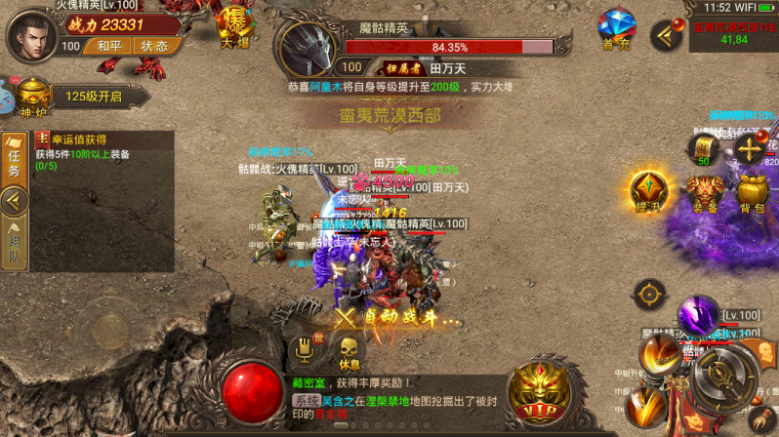Open the 首充 first recharge diamond
779x437 pixels.
click(616, 30)
